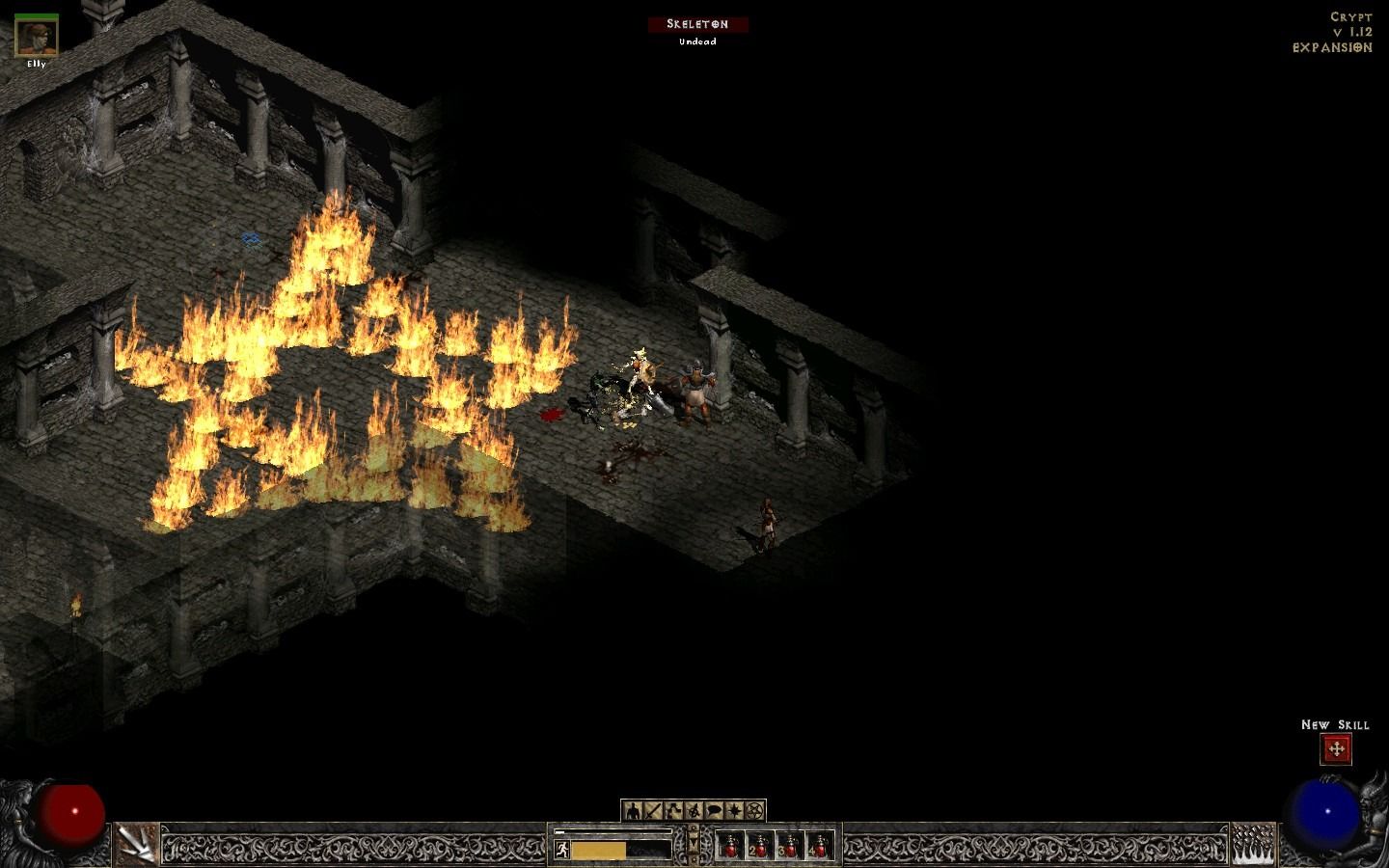Use the healing potion in belt slot 3

[789, 846]
